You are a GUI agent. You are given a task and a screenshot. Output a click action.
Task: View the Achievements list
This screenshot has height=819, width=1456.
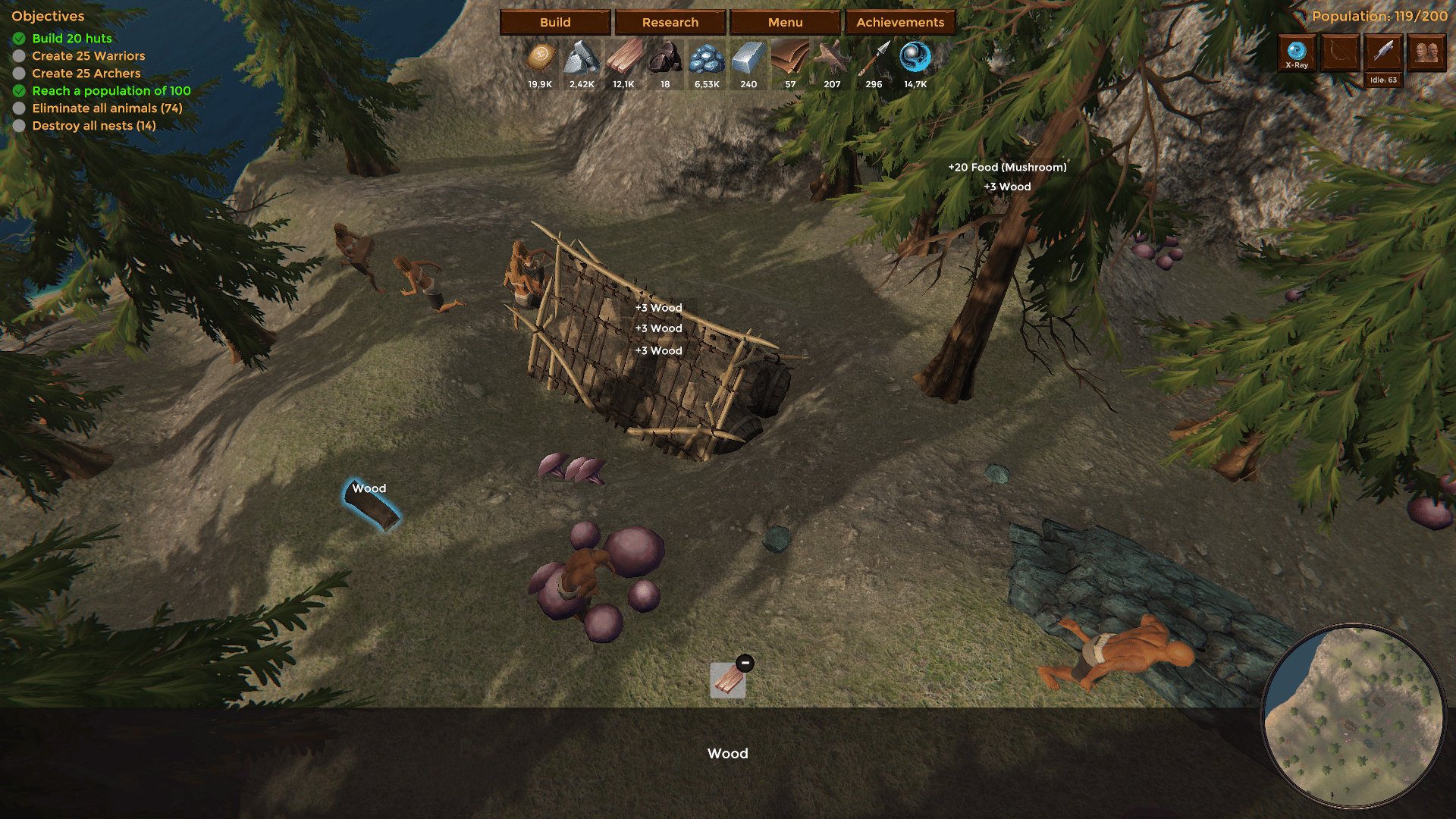pos(900,22)
